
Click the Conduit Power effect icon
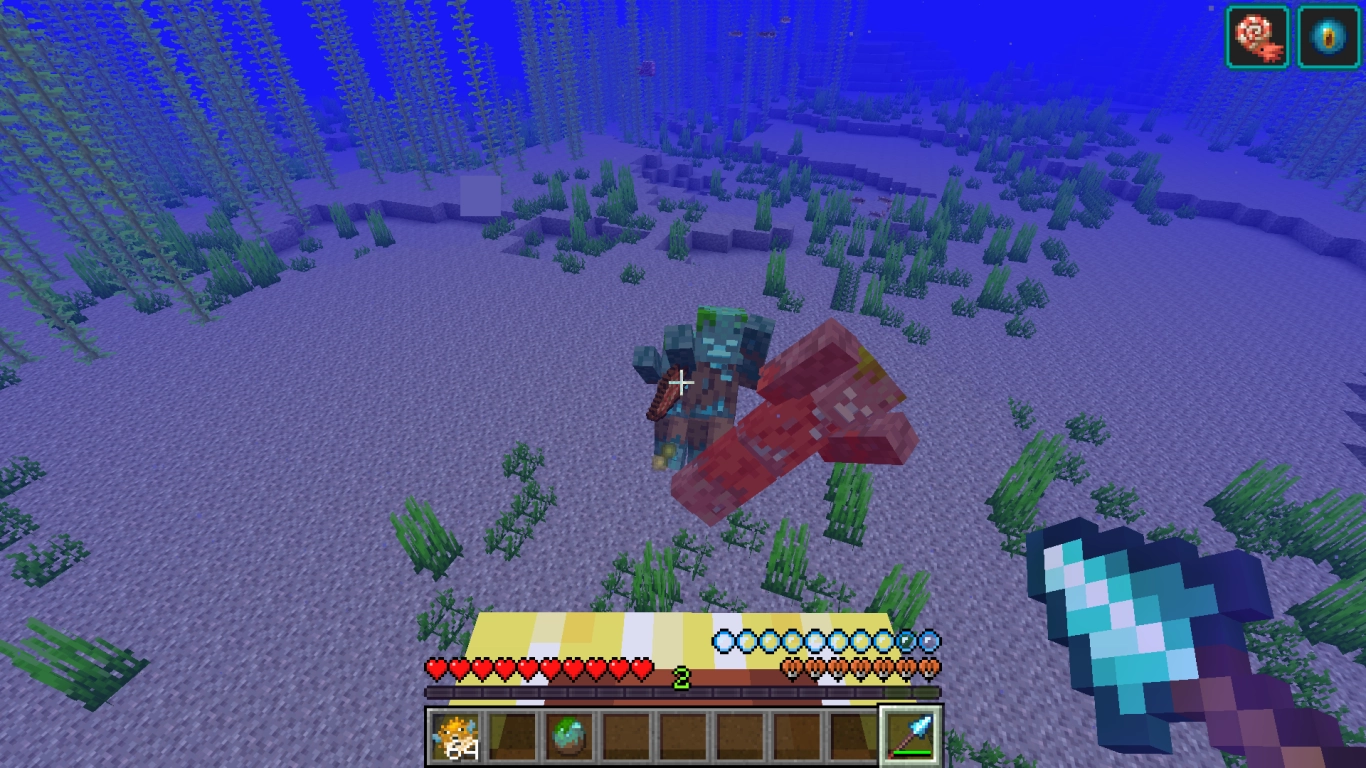point(1328,35)
